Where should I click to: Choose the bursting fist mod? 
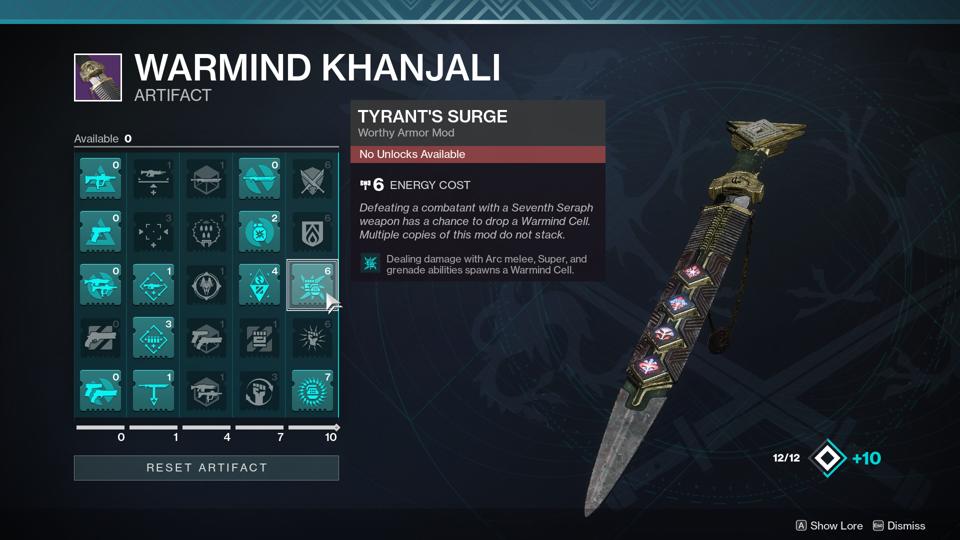(x=312, y=338)
